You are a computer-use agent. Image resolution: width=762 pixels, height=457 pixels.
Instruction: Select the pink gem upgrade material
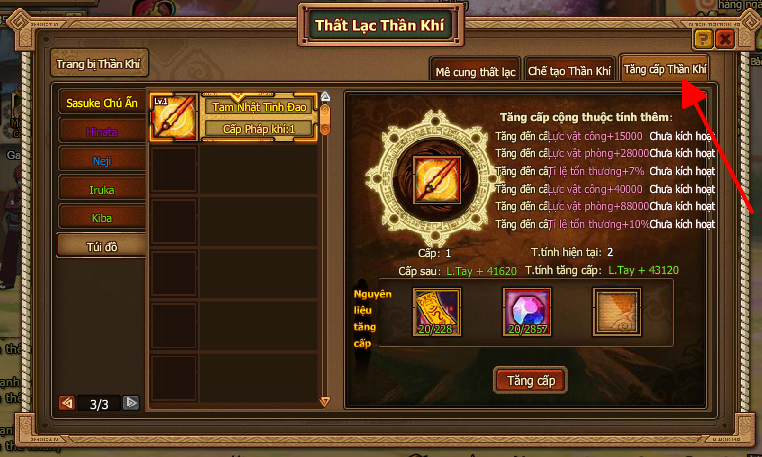tap(526, 310)
